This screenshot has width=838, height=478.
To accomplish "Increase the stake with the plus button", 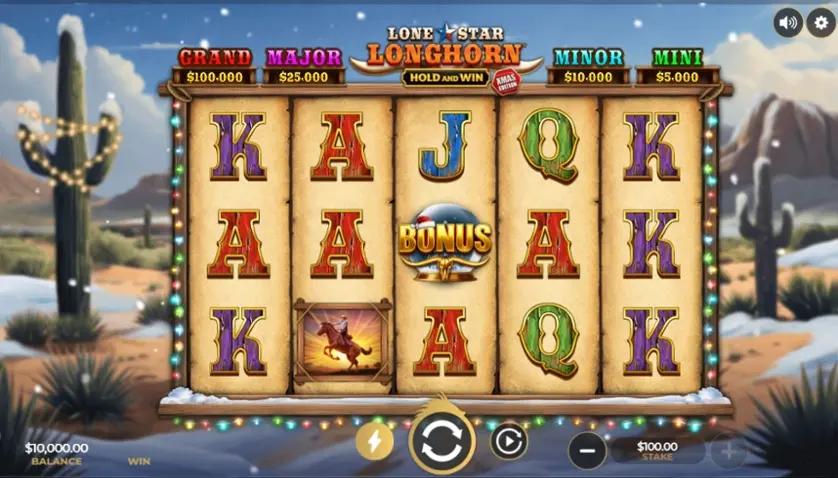I will 727,451.
